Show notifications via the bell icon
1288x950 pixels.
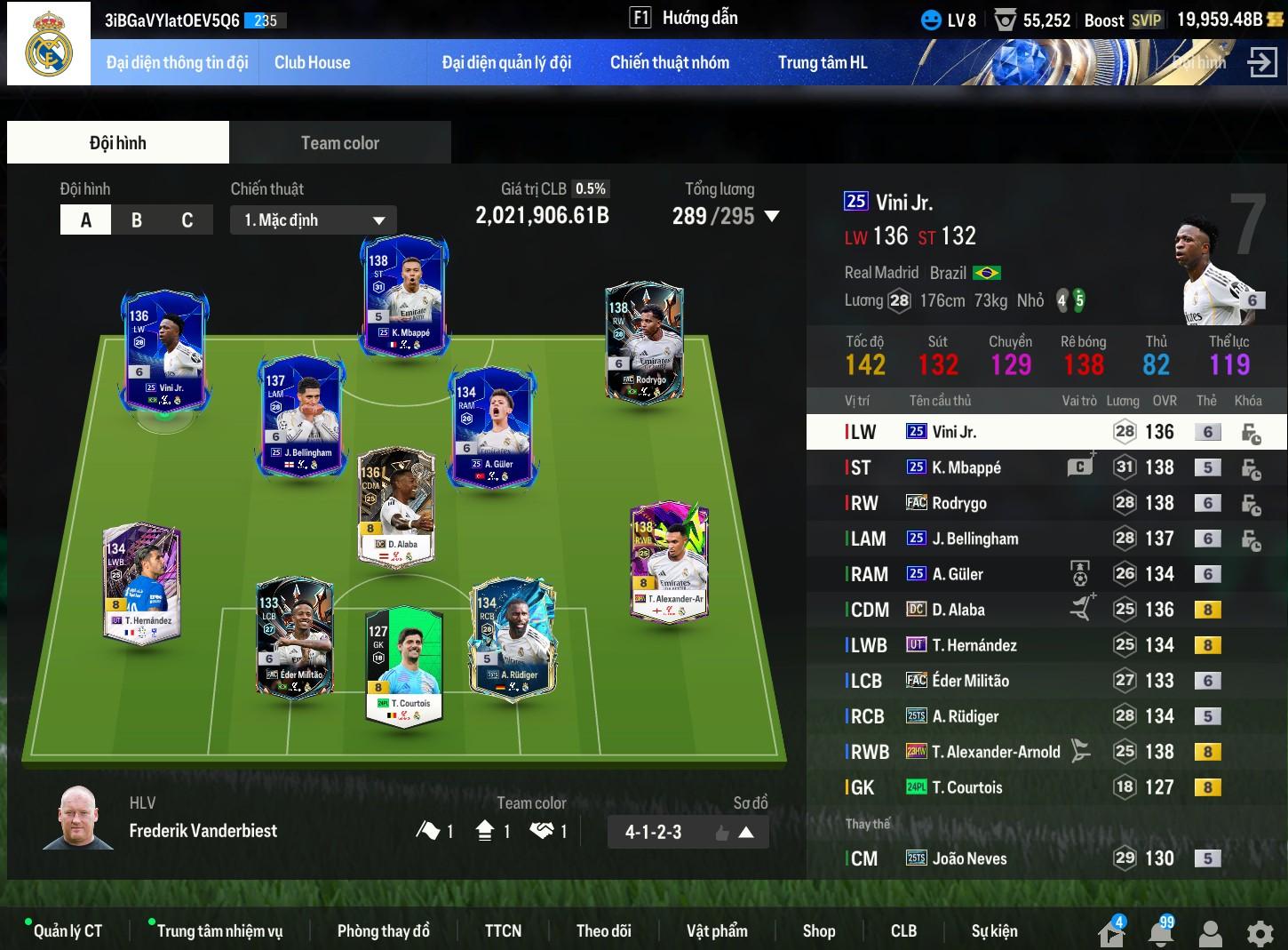(1161, 933)
